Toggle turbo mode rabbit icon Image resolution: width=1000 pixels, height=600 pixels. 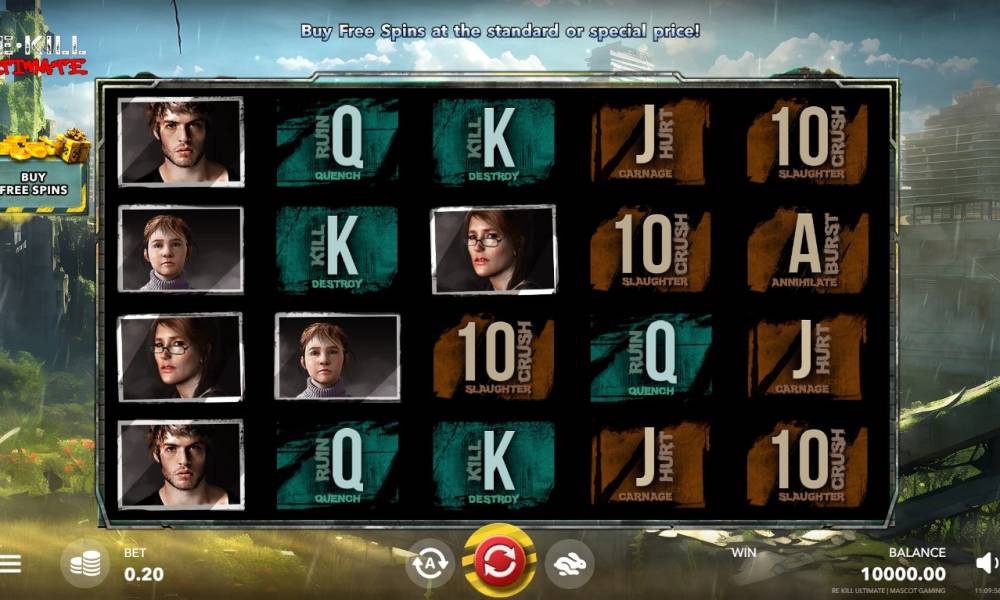tap(569, 564)
